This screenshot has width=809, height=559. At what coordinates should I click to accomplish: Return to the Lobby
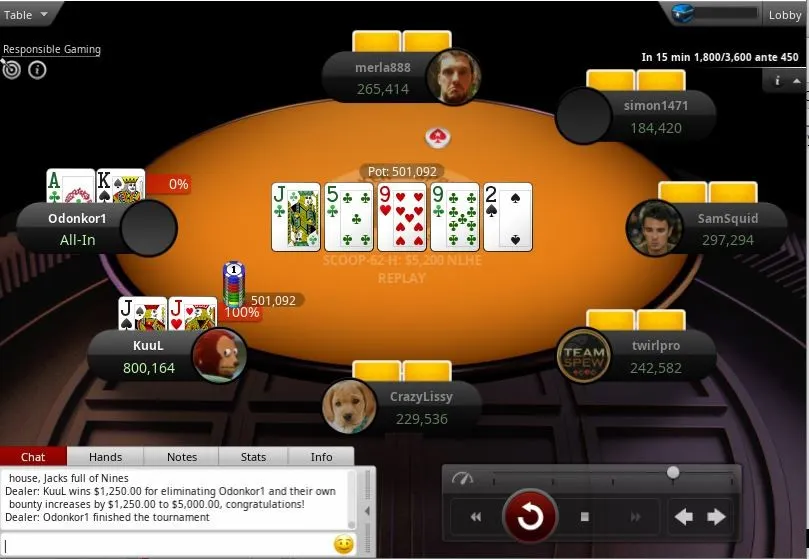(x=784, y=14)
